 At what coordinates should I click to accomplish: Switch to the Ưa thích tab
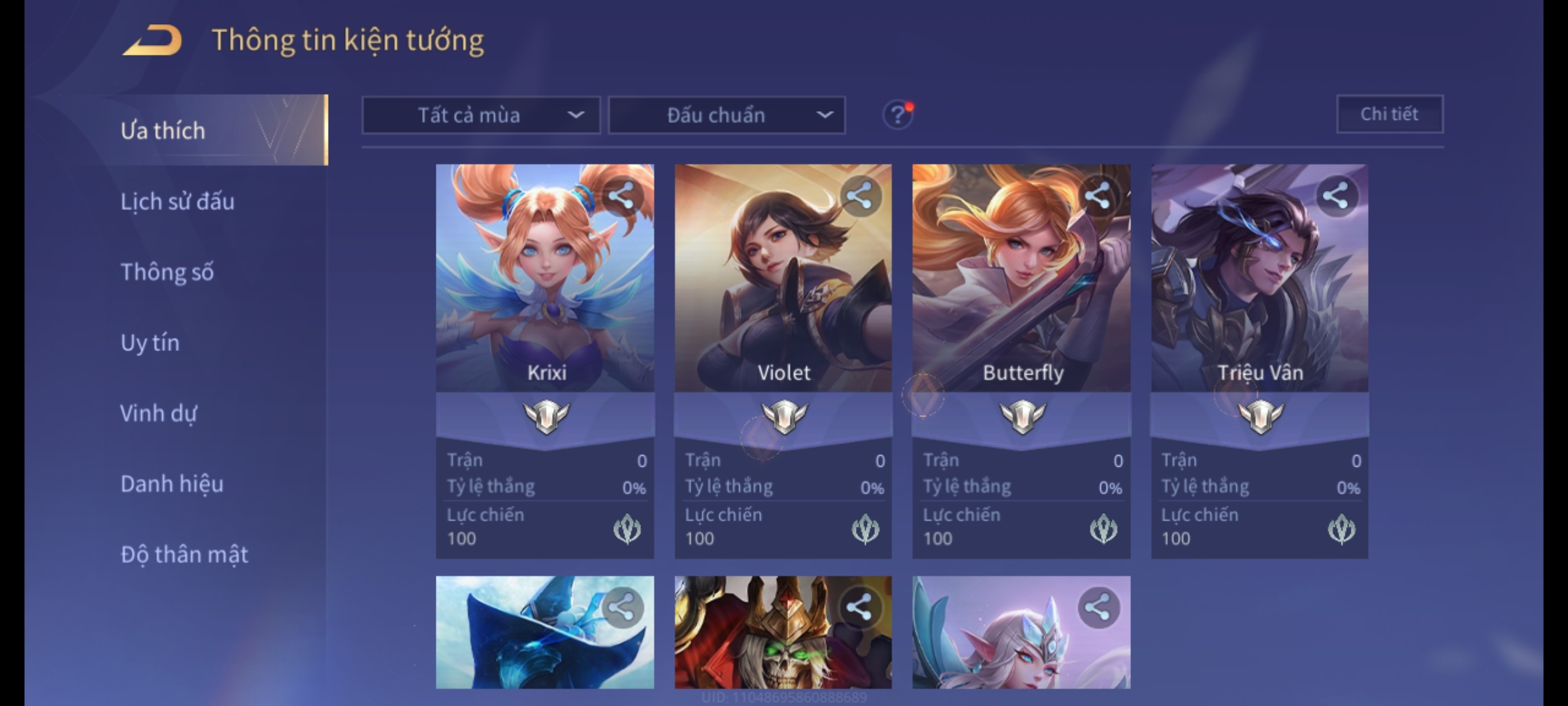[163, 131]
